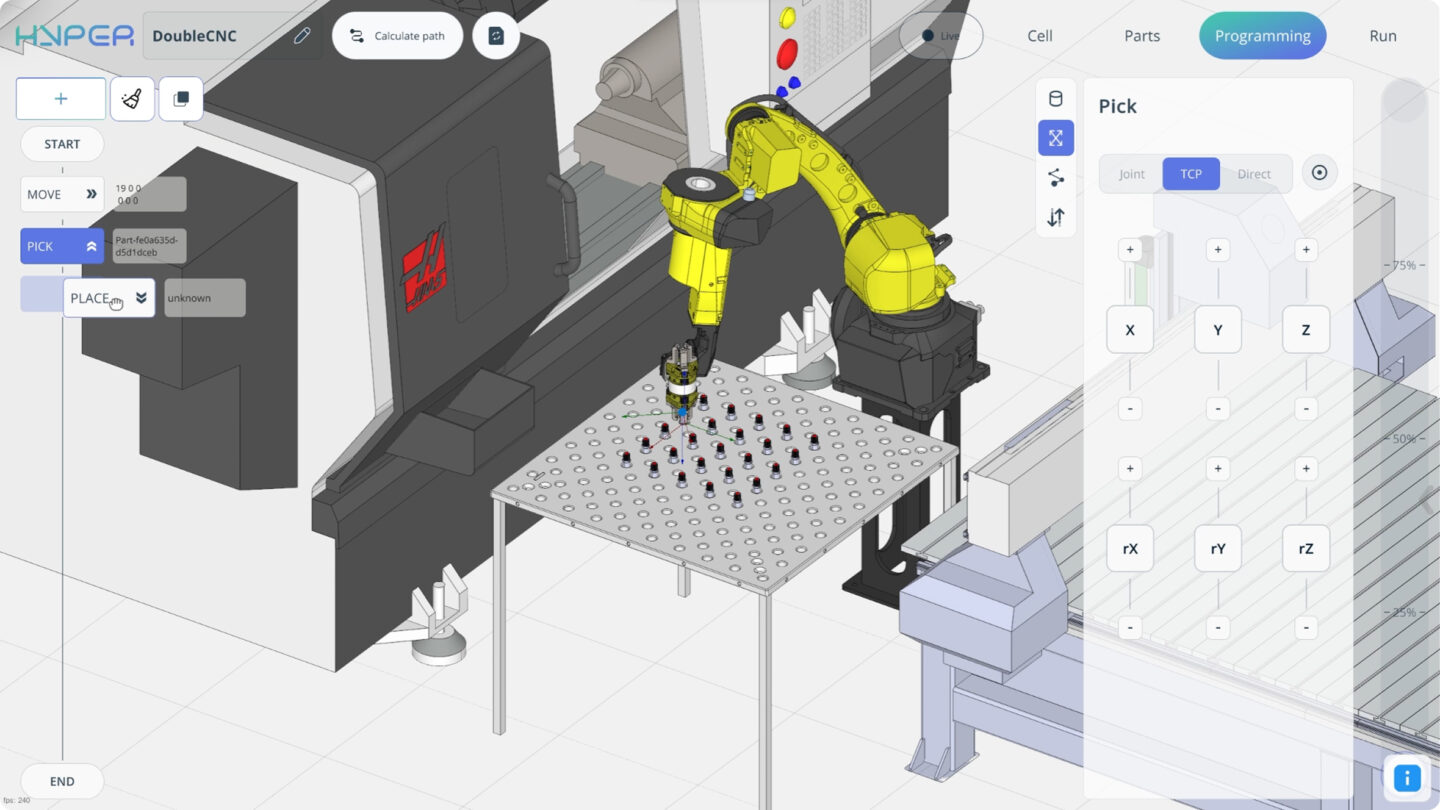1440x810 pixels.
Task: Switch the Pick mode to Direct
Action: [x=1253, y=173]
